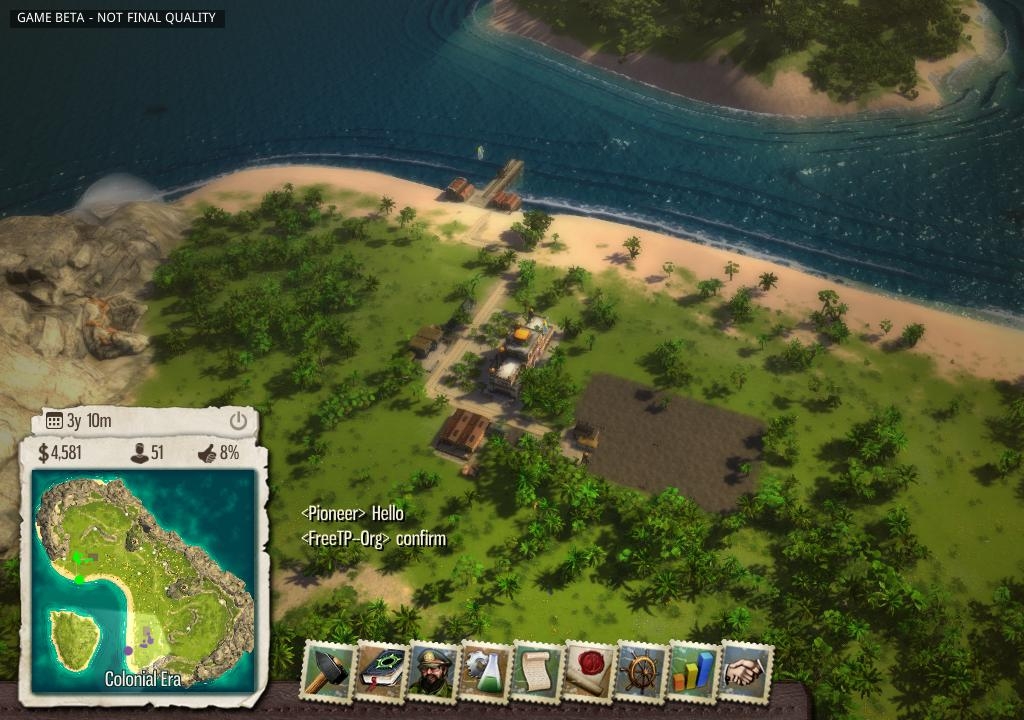Open the population count with person icon

tap(147, 453)
